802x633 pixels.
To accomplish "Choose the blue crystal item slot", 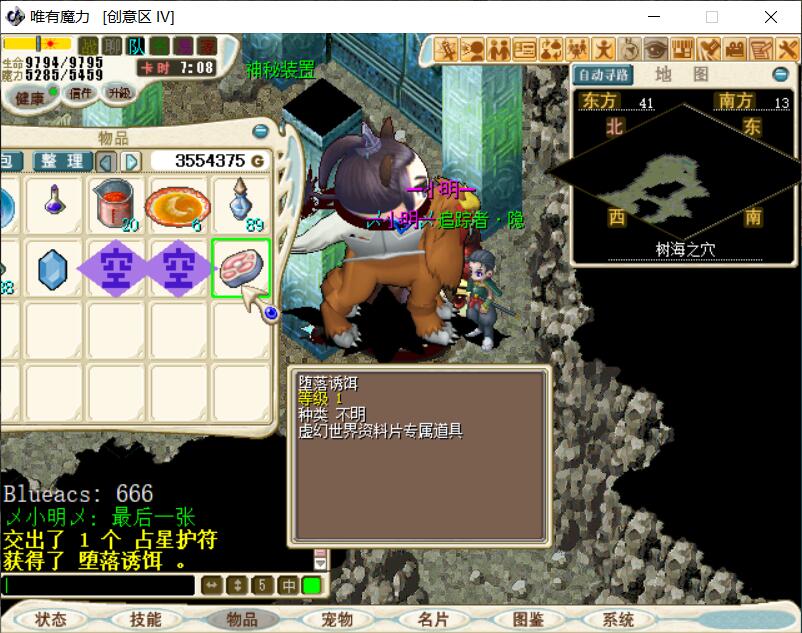I will click(x=53, y=268).
